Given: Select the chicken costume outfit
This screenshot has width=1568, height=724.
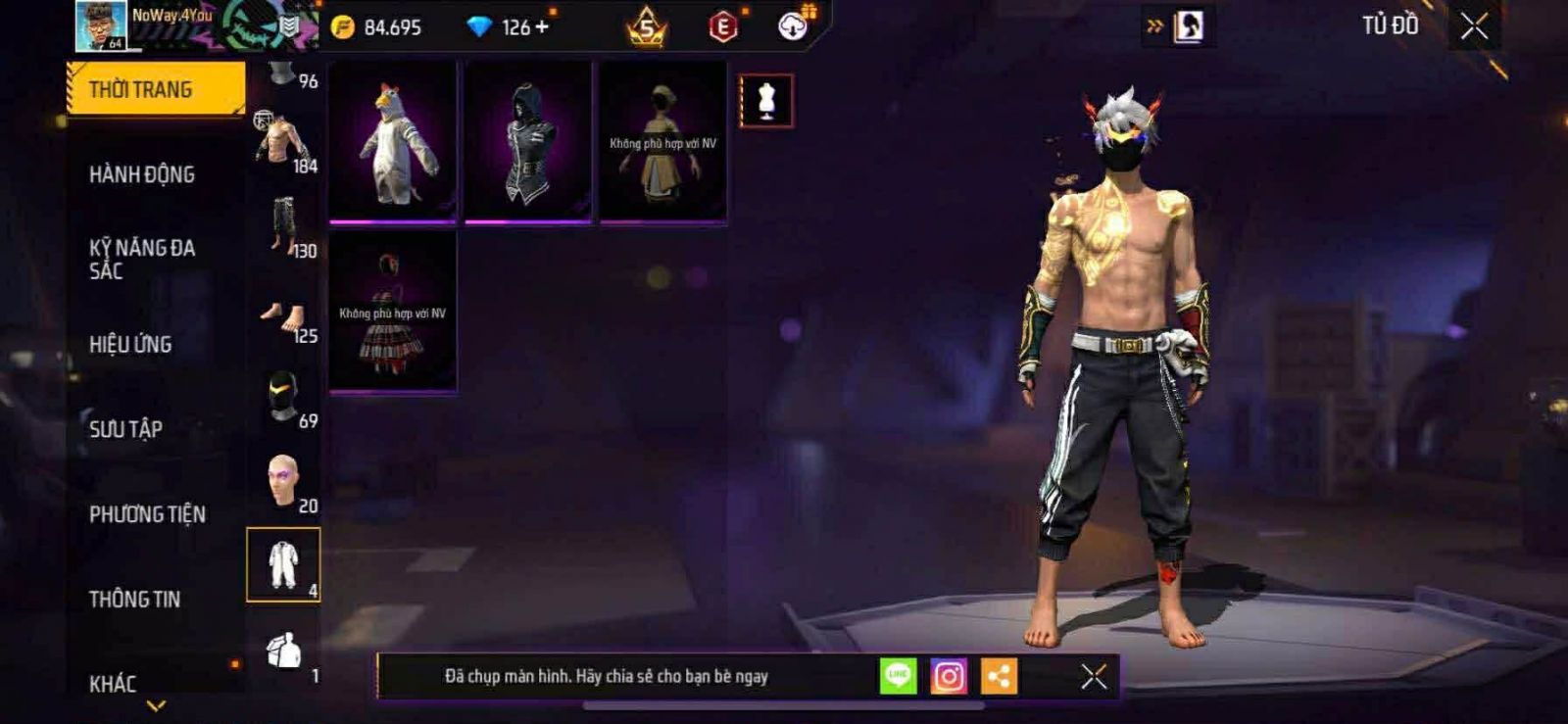Looking at the screenshot, I should tap(393, 142).
